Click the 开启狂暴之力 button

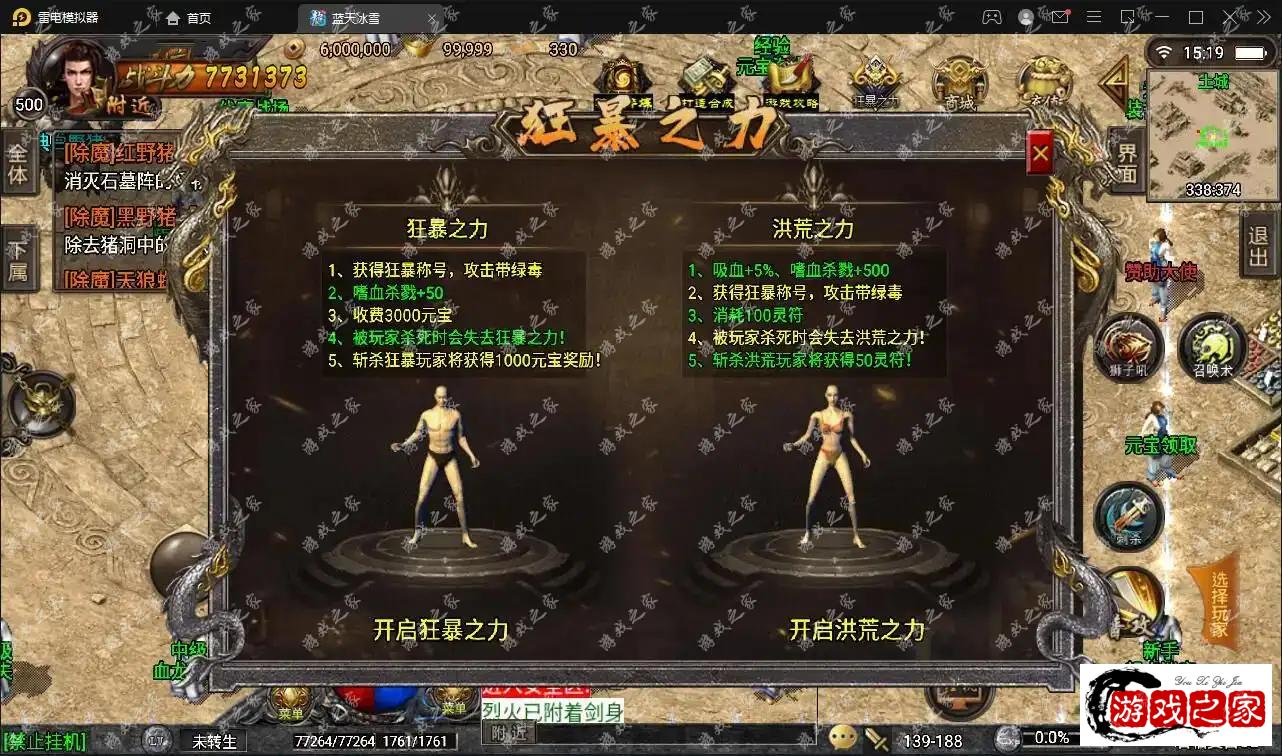coord(440,630)
